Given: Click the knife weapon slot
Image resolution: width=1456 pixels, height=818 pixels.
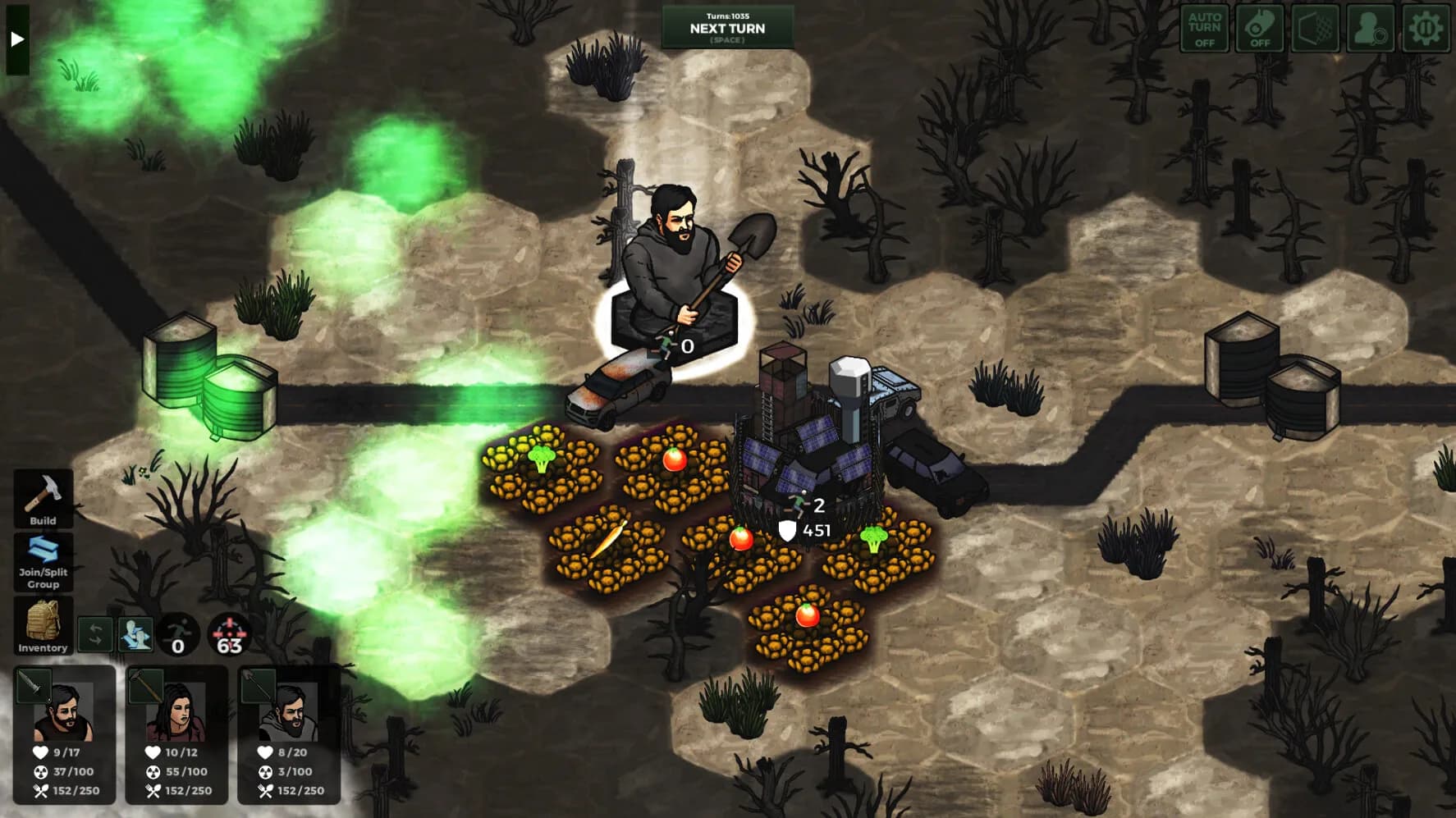Looking at the screenshot, I should pos(33,684).
